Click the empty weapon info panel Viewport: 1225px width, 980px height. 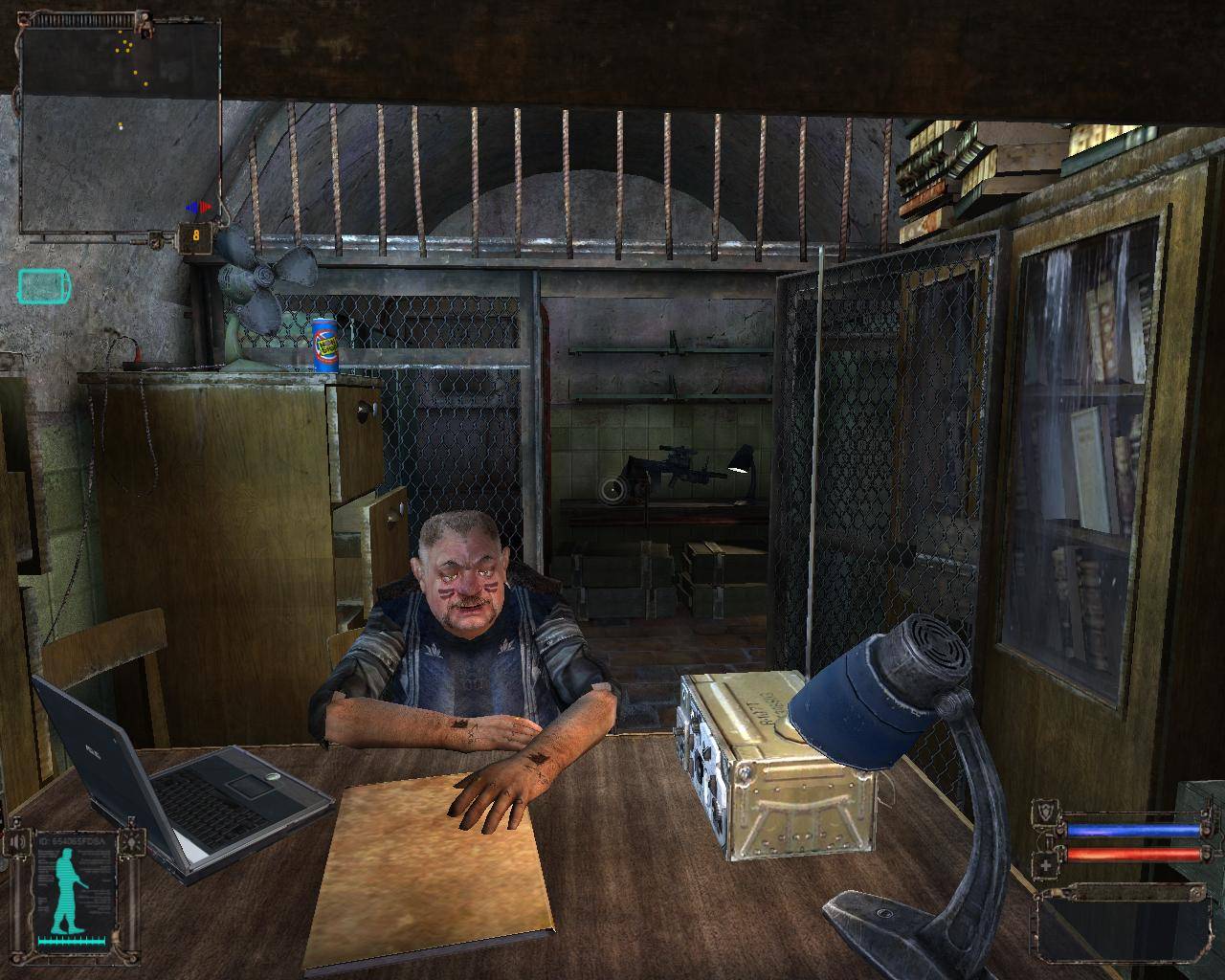click(x=1116, y=924)
